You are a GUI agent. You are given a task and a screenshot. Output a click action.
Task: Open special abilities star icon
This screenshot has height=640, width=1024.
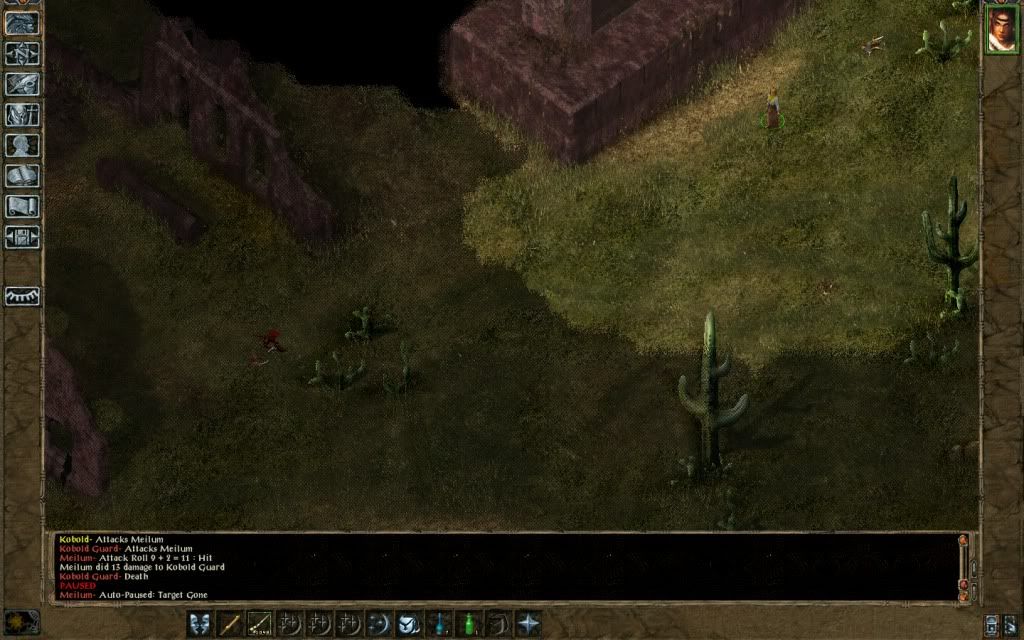pos(528,624)
